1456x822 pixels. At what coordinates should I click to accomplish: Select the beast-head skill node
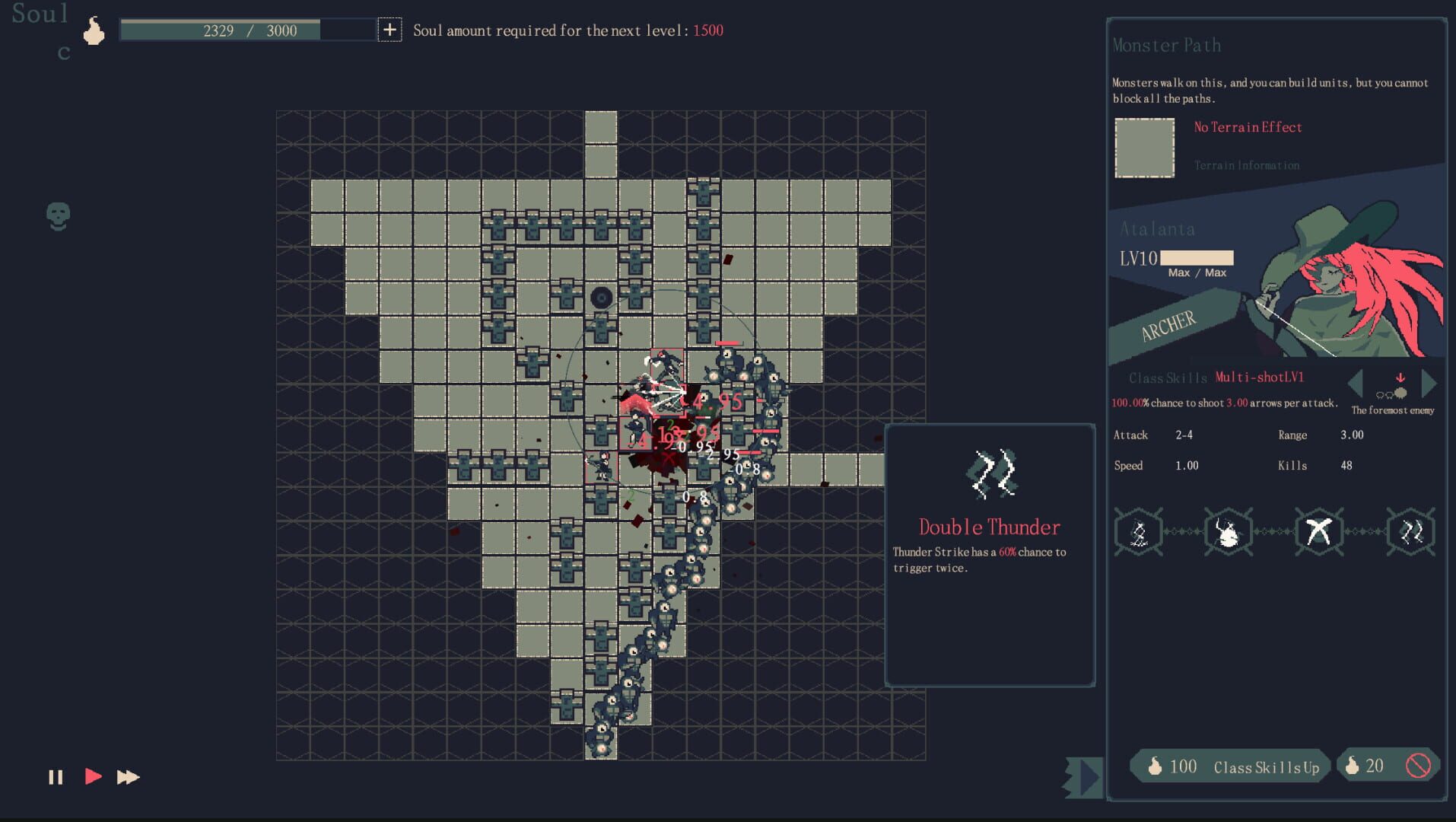(x=1229, y=531)
